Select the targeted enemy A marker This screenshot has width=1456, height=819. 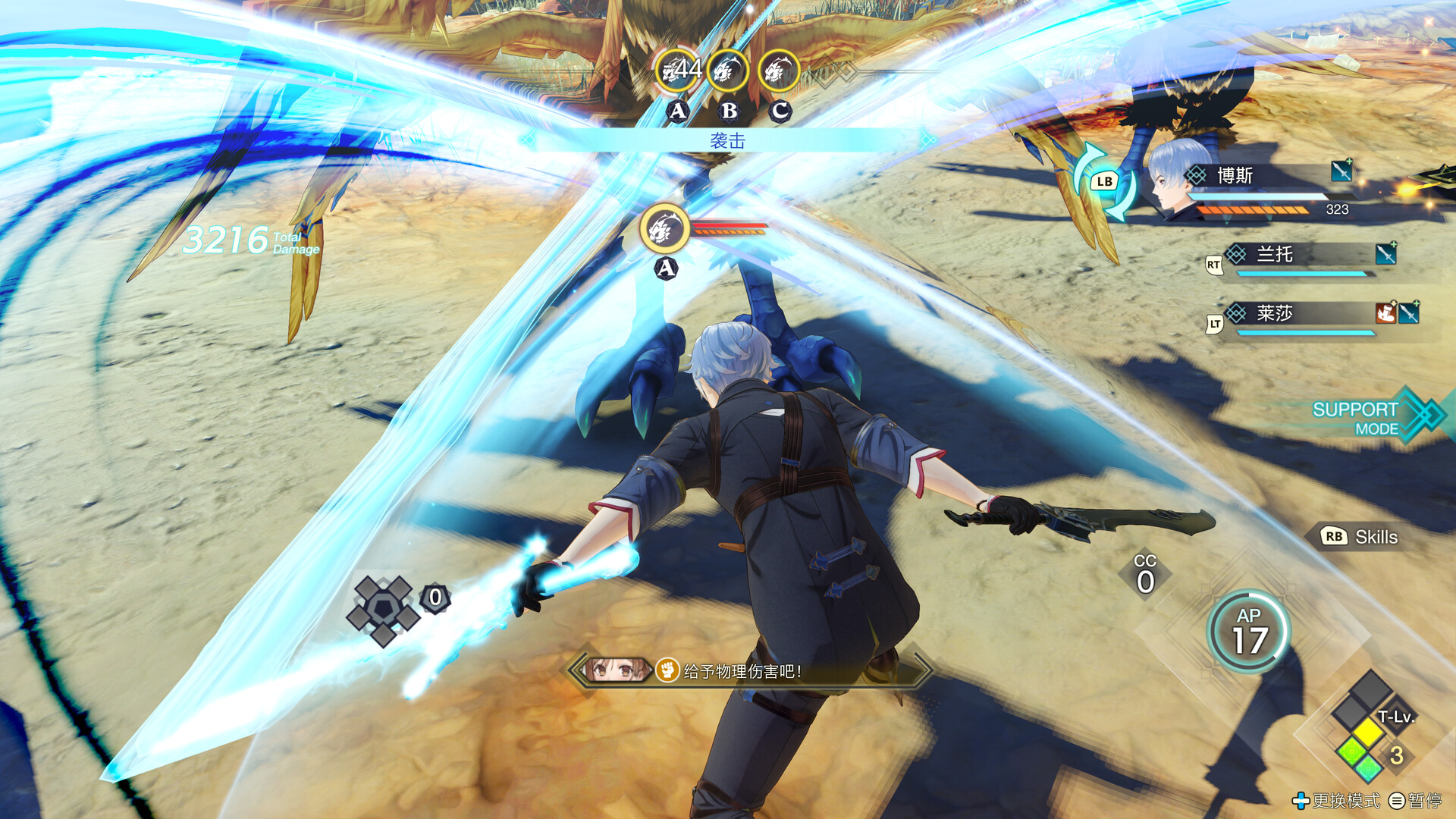coord(665,229)
